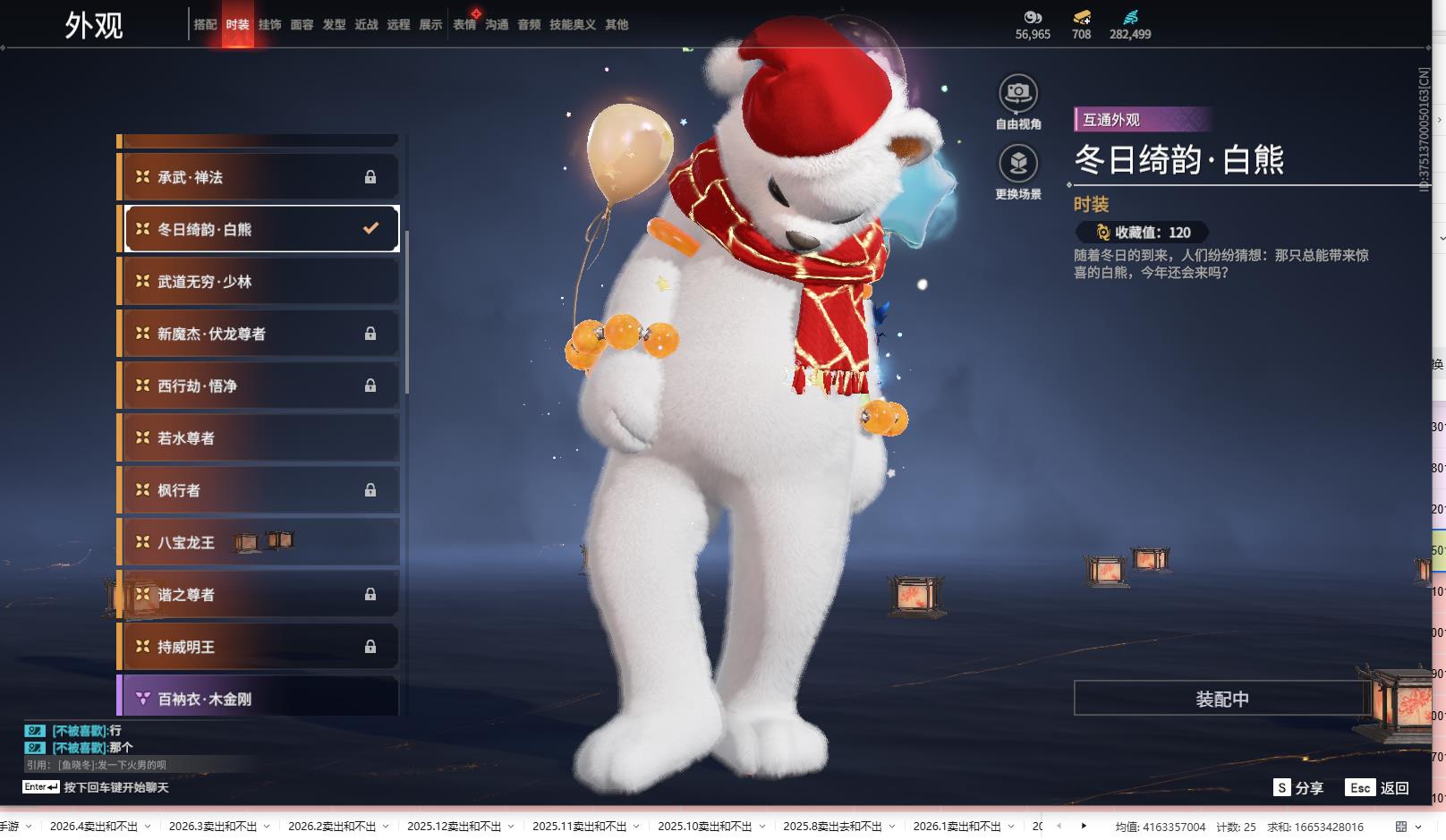Activate the 自由视角 free camera icon

point(1017,93)
